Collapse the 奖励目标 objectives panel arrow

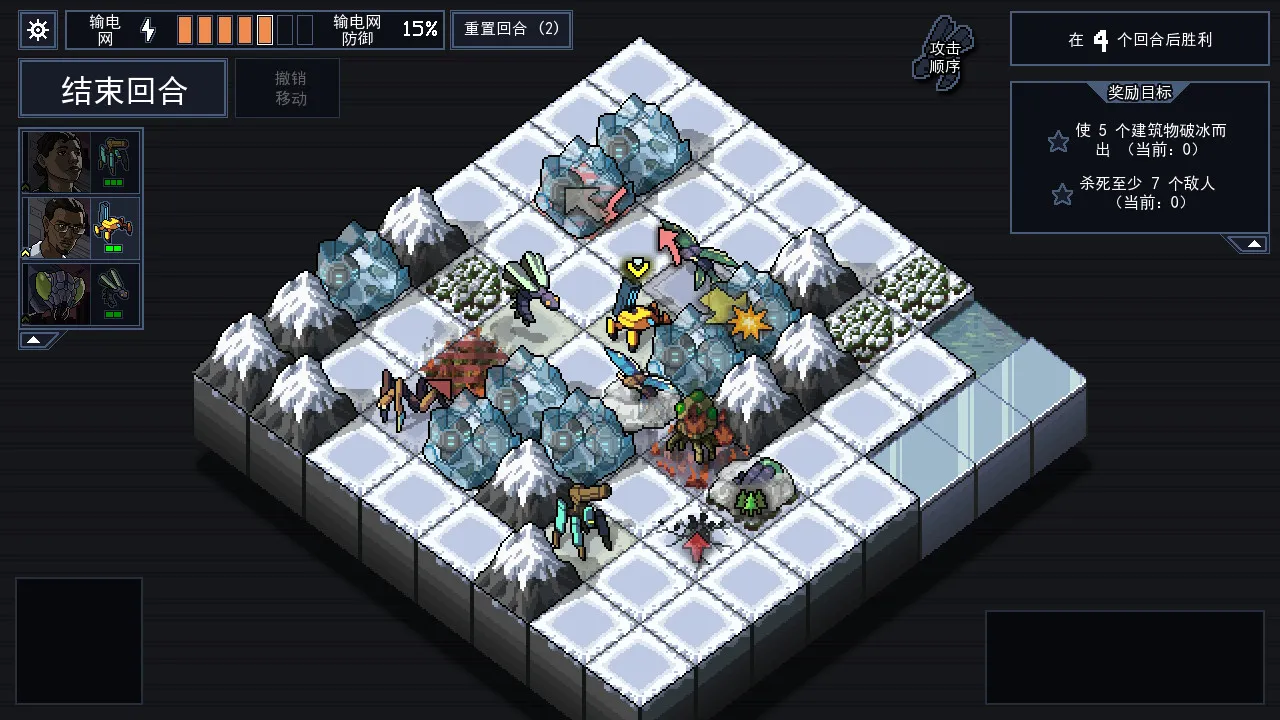tap(1253, 242)
